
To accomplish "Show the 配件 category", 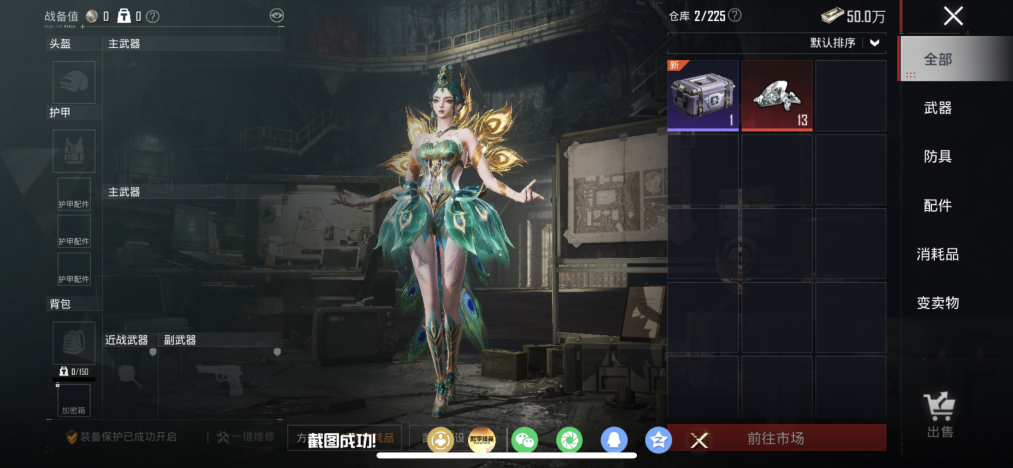I will coord(938,206).
